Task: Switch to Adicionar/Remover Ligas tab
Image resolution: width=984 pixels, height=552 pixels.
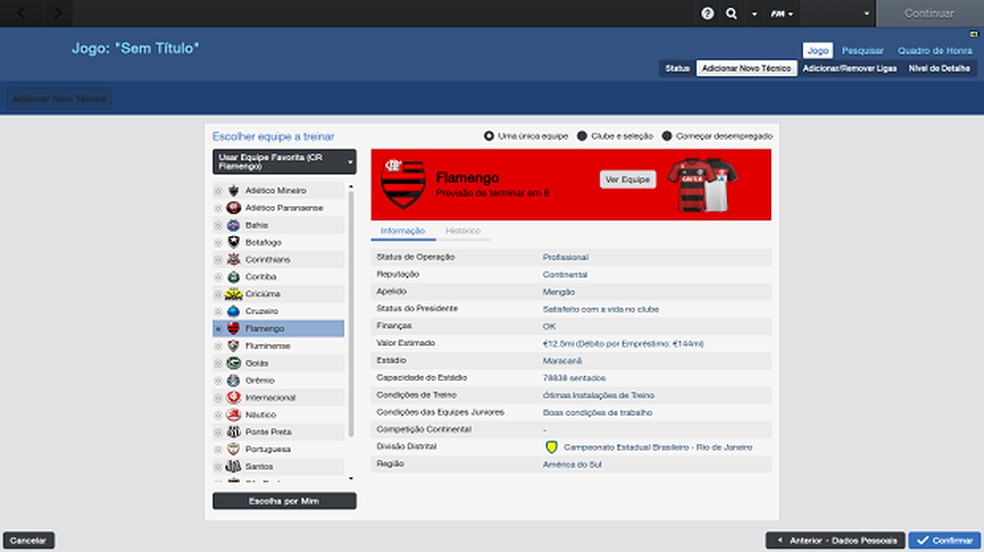Action: pos(850,68)
